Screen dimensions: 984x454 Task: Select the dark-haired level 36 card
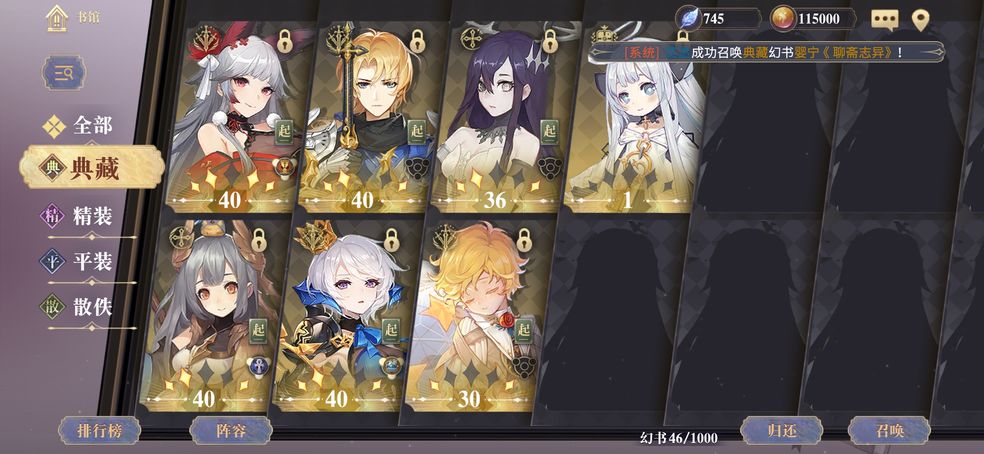(498, 115)
